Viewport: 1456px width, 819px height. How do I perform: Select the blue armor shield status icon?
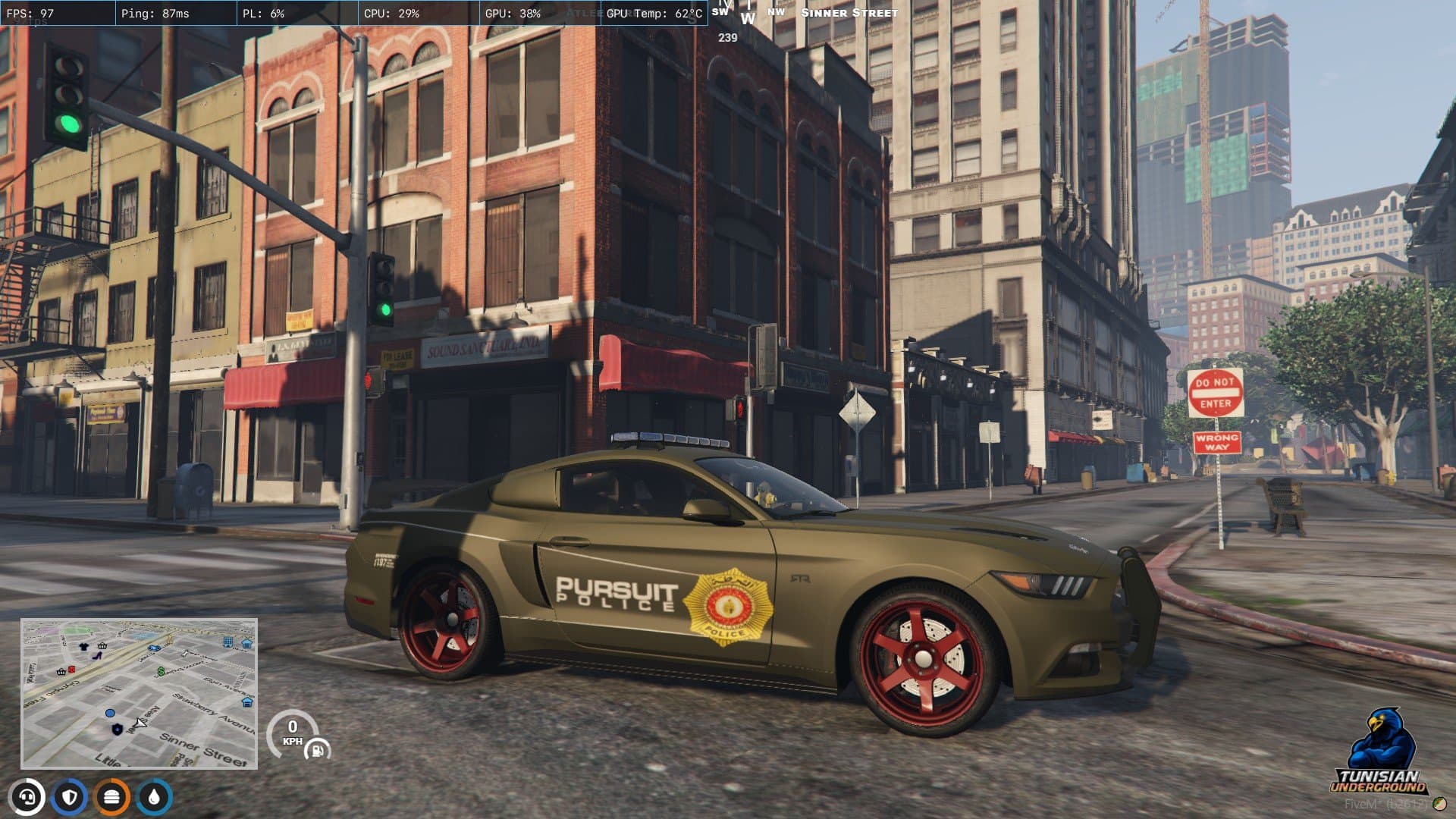(x=70, y=797)
